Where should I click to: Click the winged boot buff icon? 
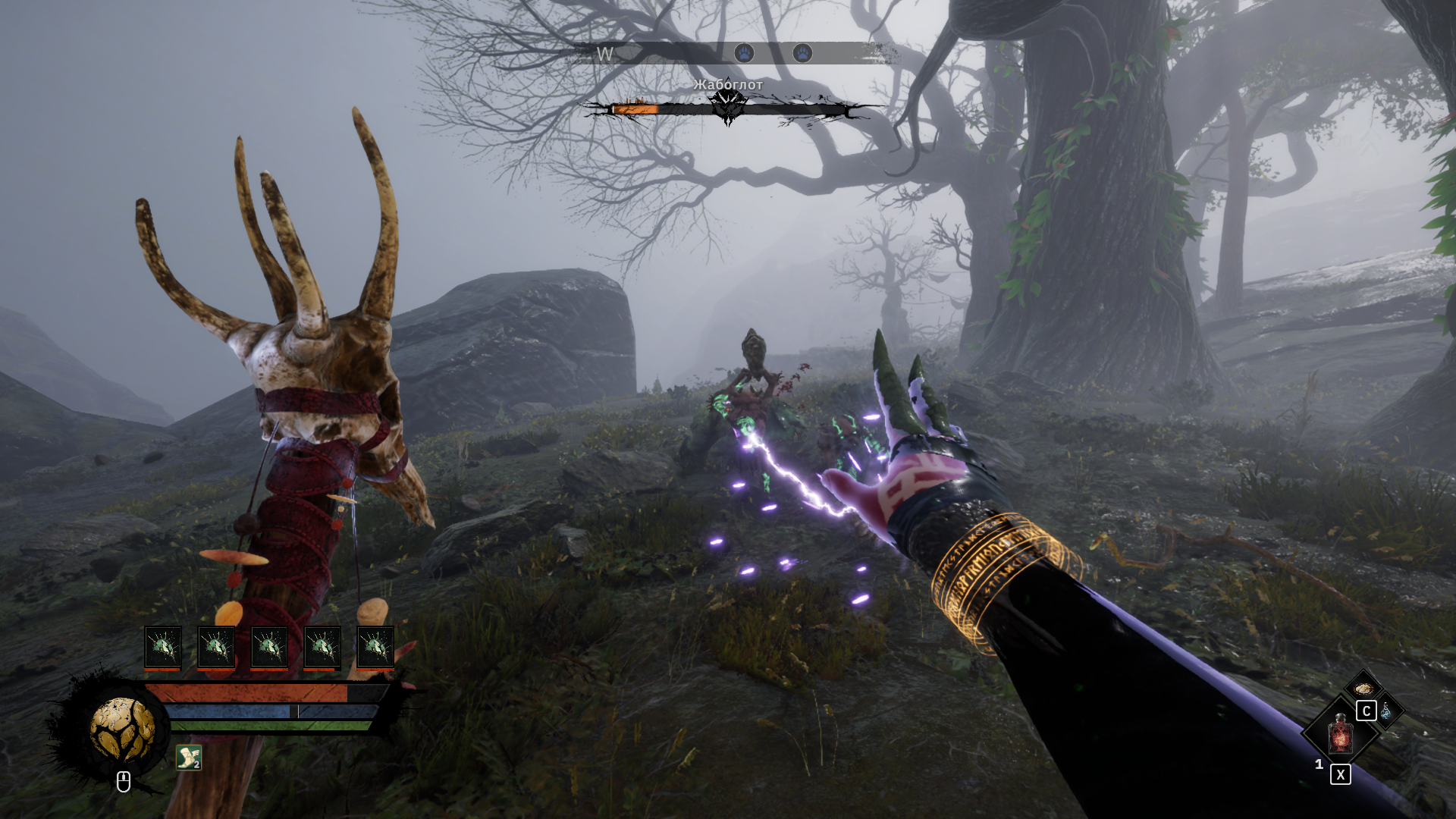(x=188, y=757)
